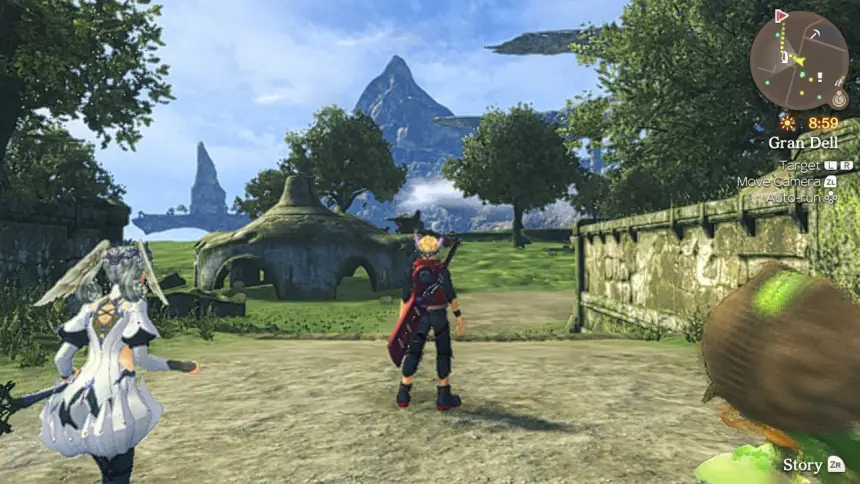
Task: Select the red flag destination marker on minimap
Action: (x=781, y=16)
